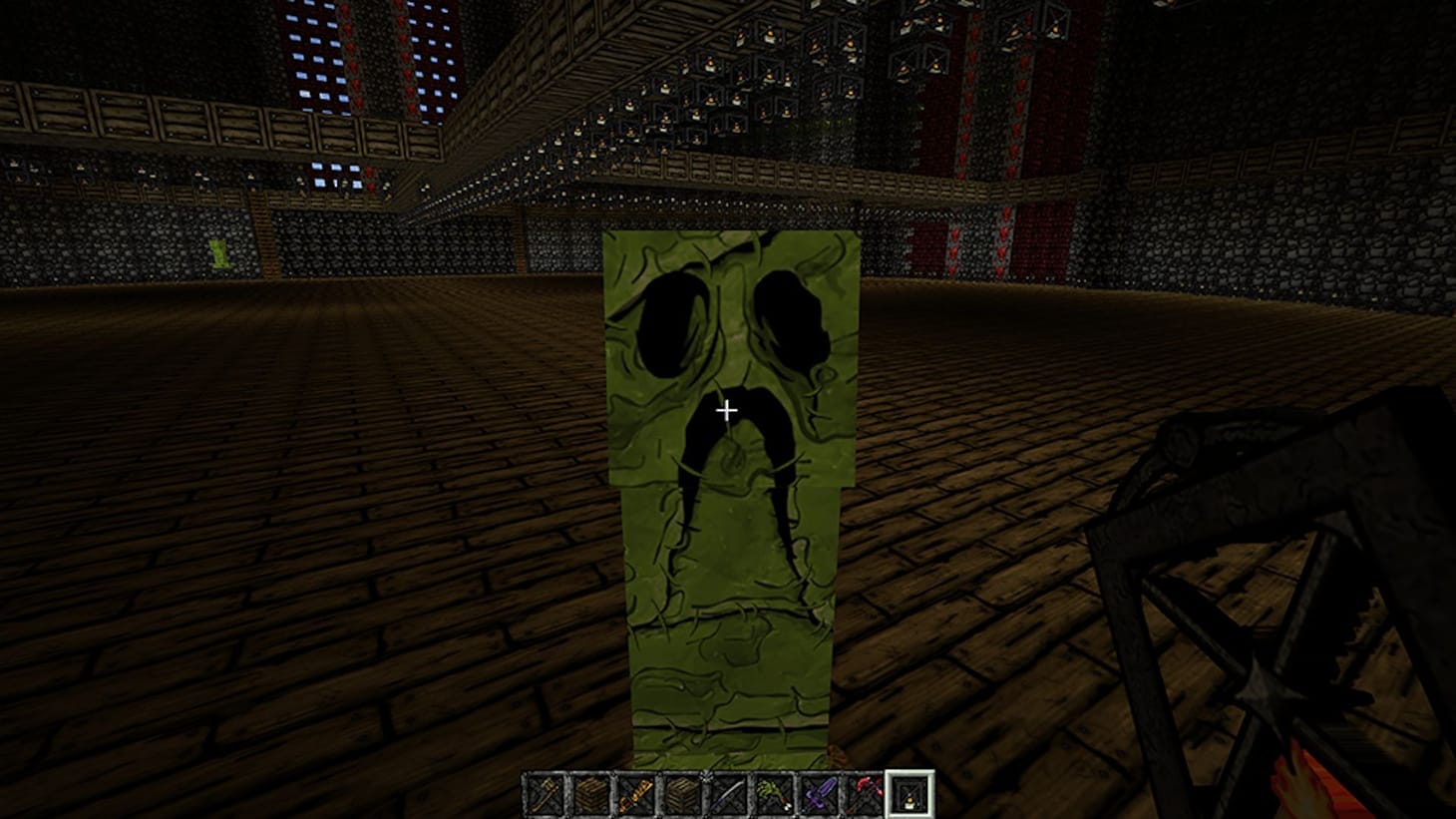Equip the iron sword from the hotbar

coord(729,791)
